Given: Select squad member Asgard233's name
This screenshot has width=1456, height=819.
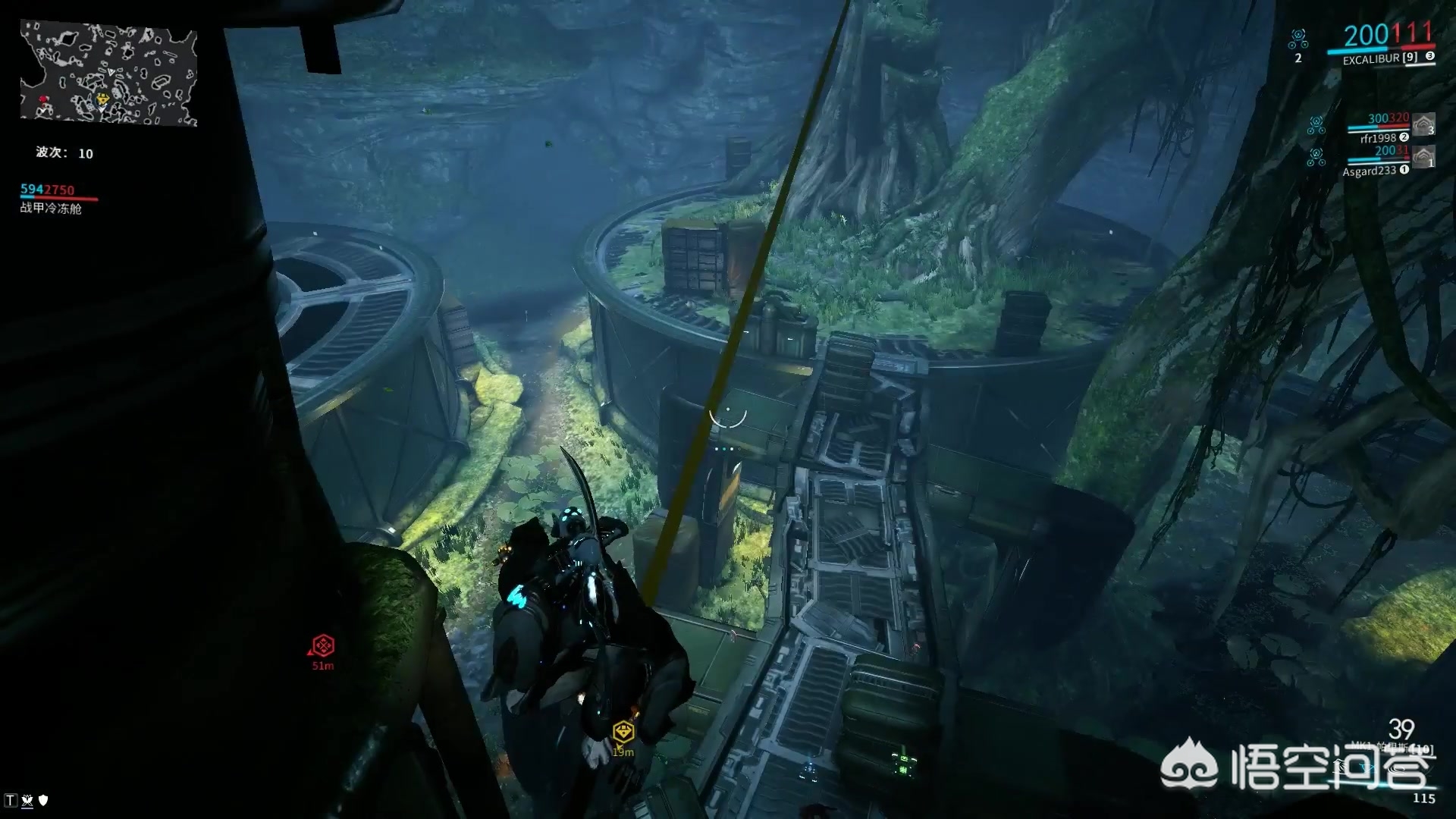Looking at the screenshot, I should (x=1369, y=171).
